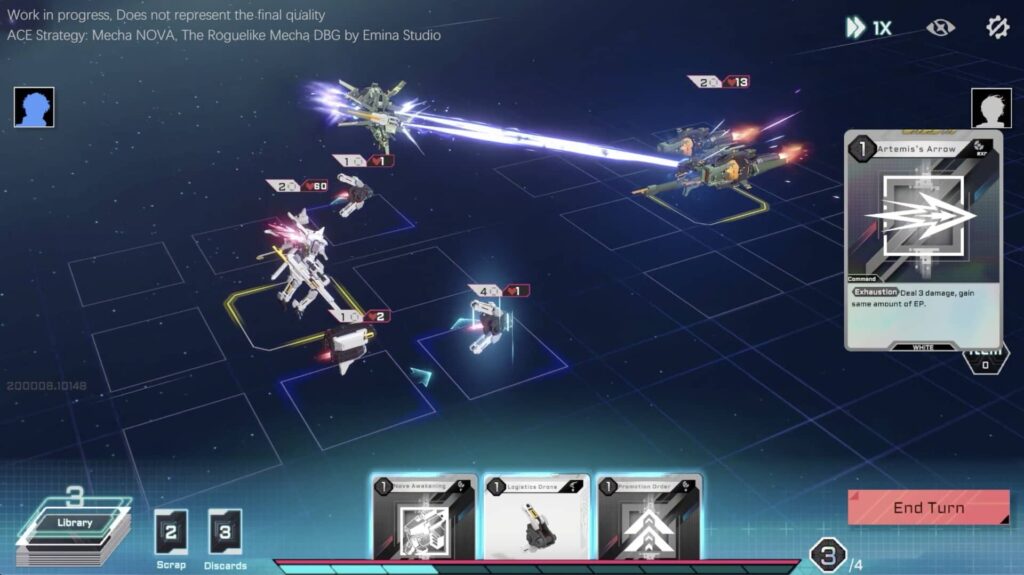This screenshot has width=1024, height=575.
Task: Select the Nova Awakening card
Action: coord(424,517)
